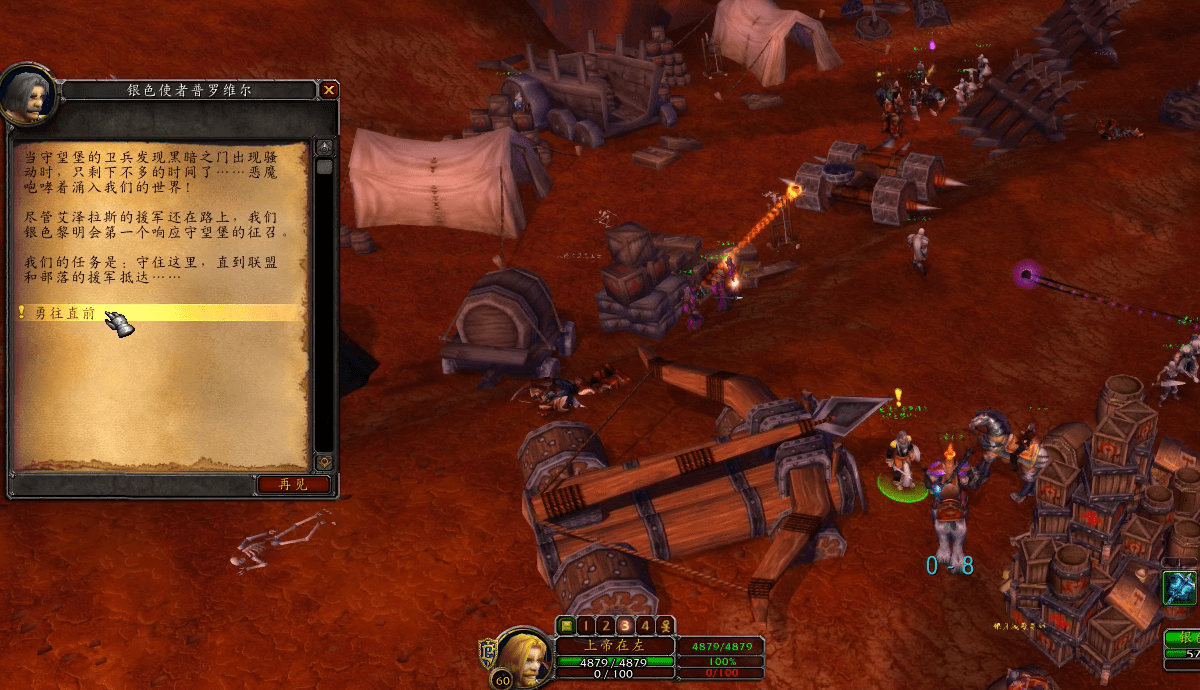Click the 再见 goodbye button
1200x690 pixels.
pos(293,484)
